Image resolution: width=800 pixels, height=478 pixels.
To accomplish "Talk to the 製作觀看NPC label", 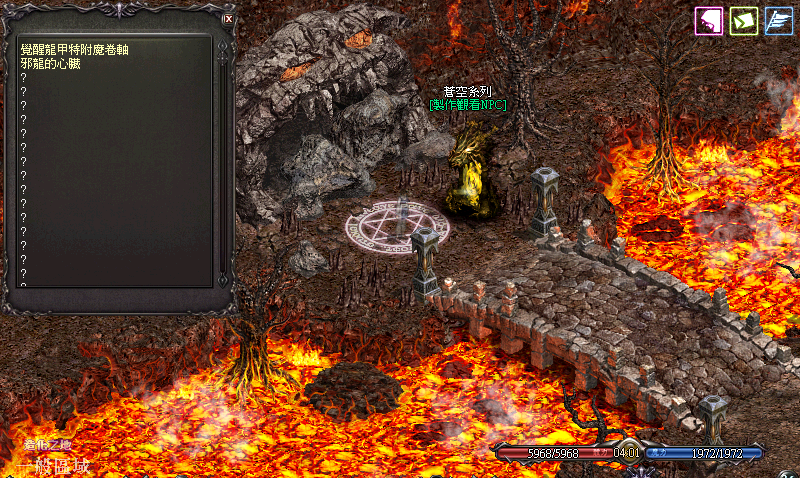I will (x=467, y=104).
